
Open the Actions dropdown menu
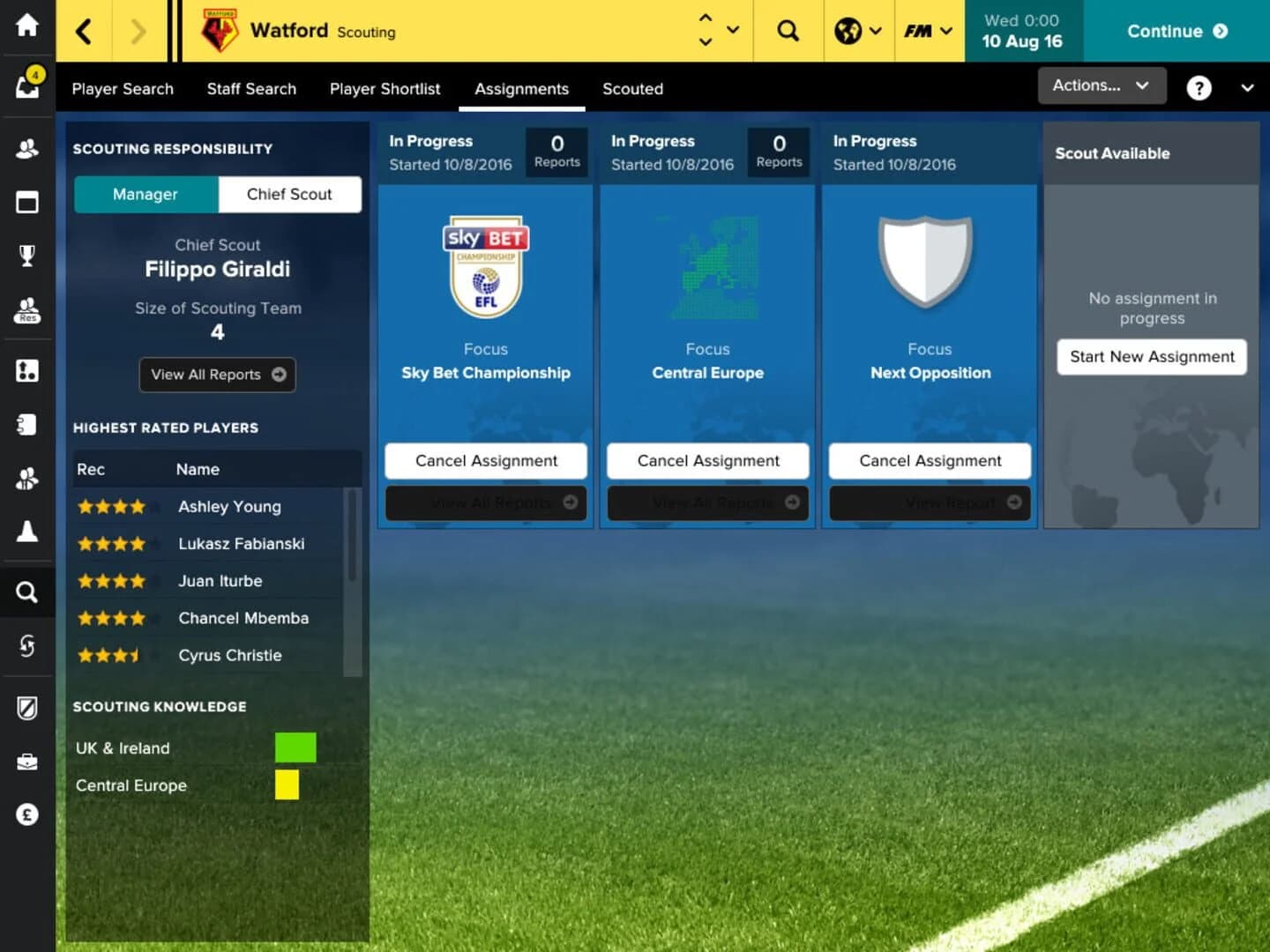(x=1101, y=86)
